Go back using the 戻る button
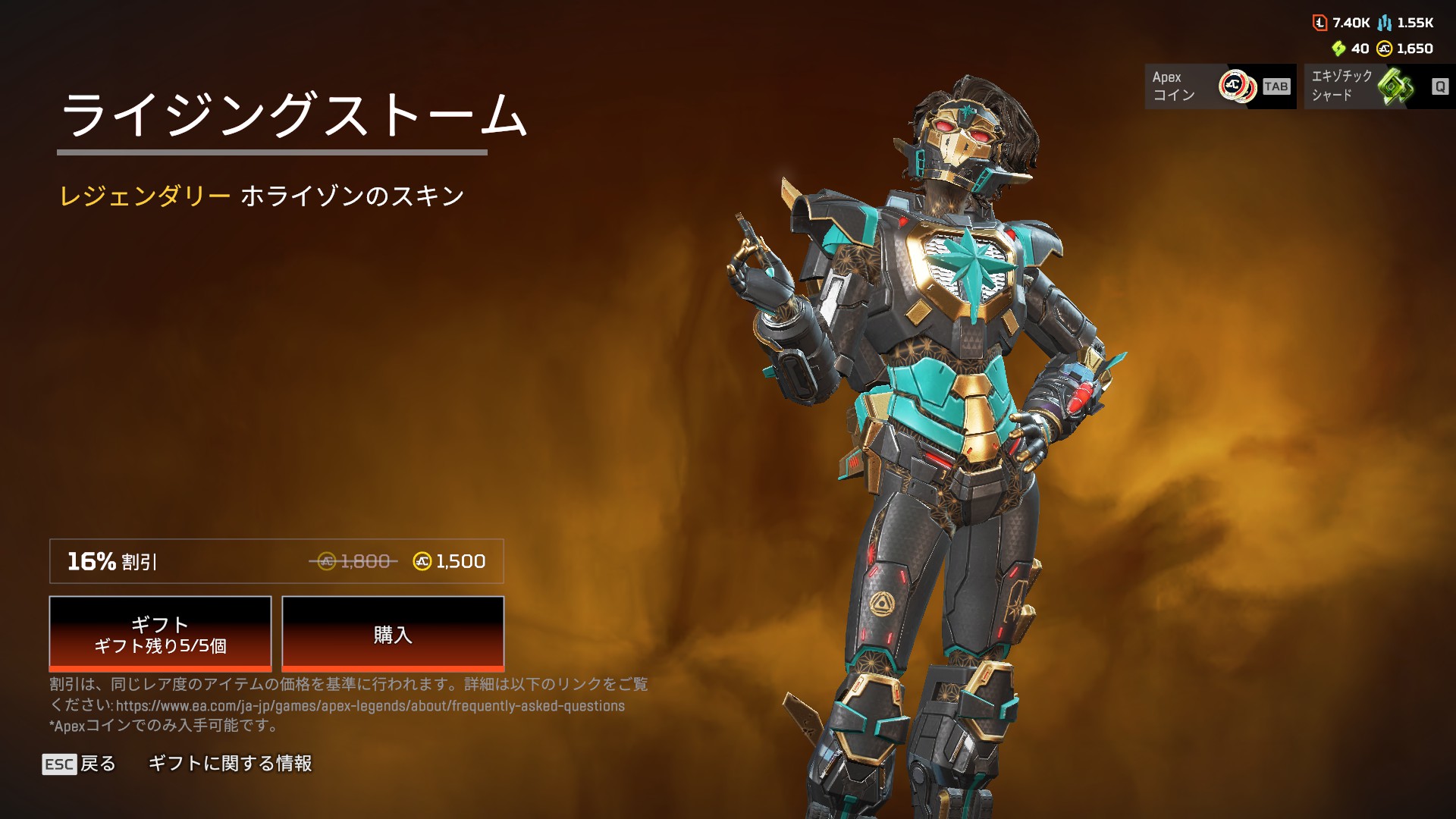 coord(80,764)
